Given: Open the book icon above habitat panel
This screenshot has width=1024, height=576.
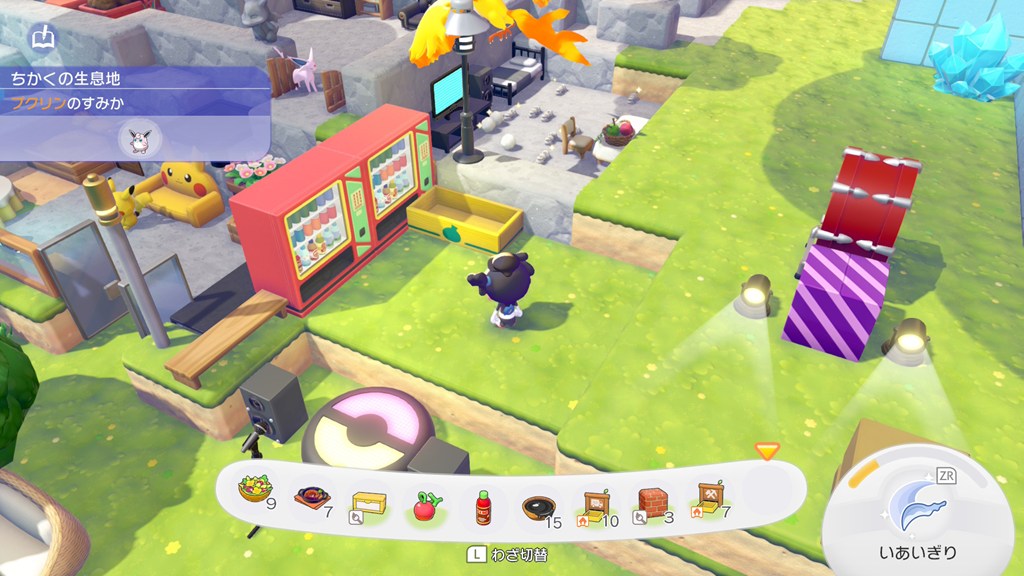Looking at the screenshot, I should [44, 39].
